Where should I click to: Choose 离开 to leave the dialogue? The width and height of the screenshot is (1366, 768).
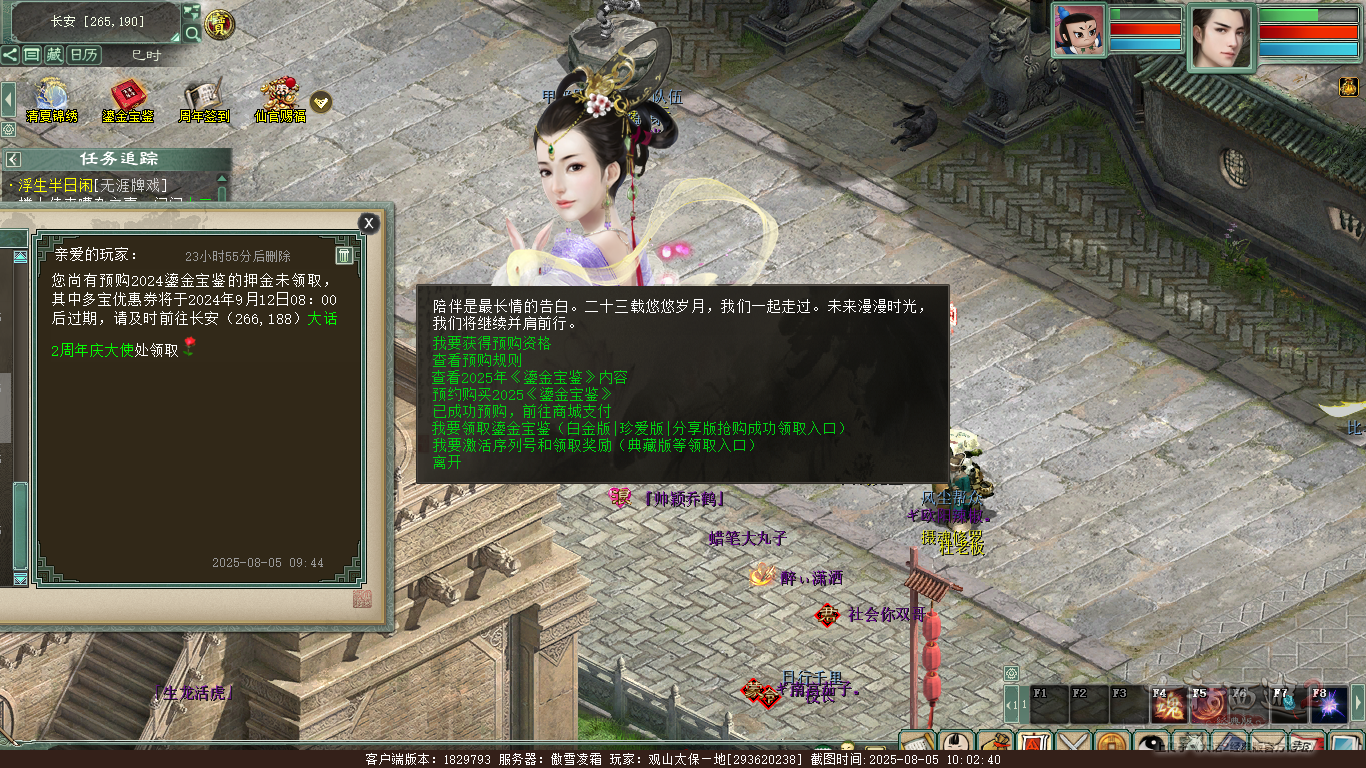tap(447, 462)
